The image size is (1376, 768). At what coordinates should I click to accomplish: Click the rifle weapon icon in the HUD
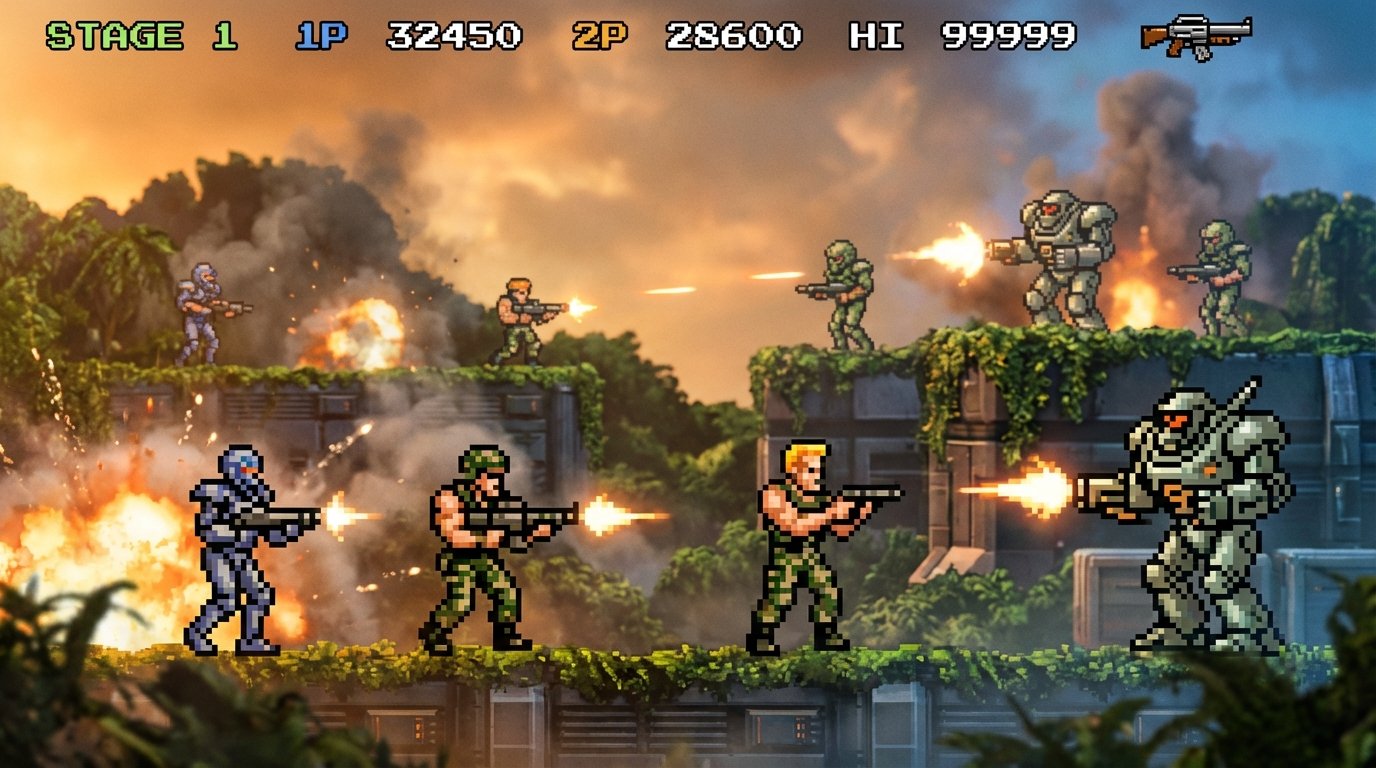click(1197, 38)
